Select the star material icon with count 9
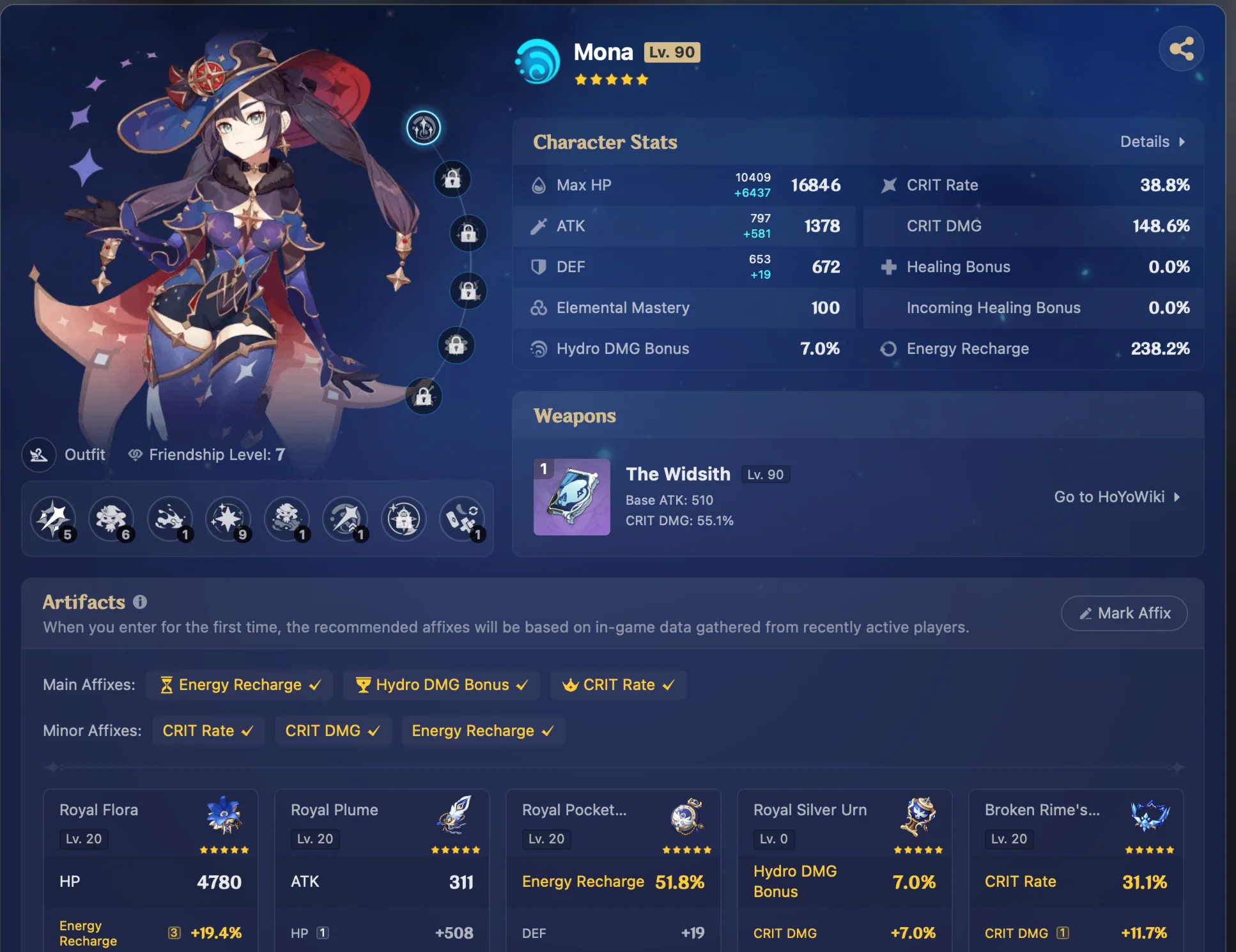1236x952 pixels. pyautogui.click(x=228, y=519)
